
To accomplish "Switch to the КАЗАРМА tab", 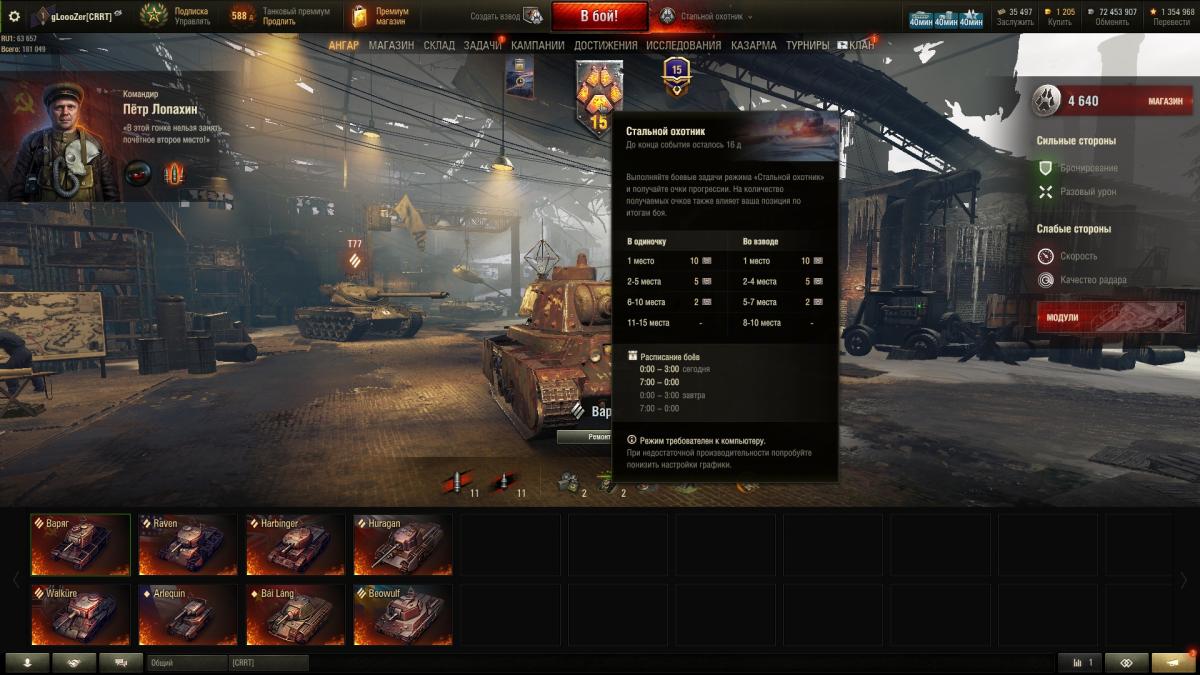I will (x=753, y=45).
